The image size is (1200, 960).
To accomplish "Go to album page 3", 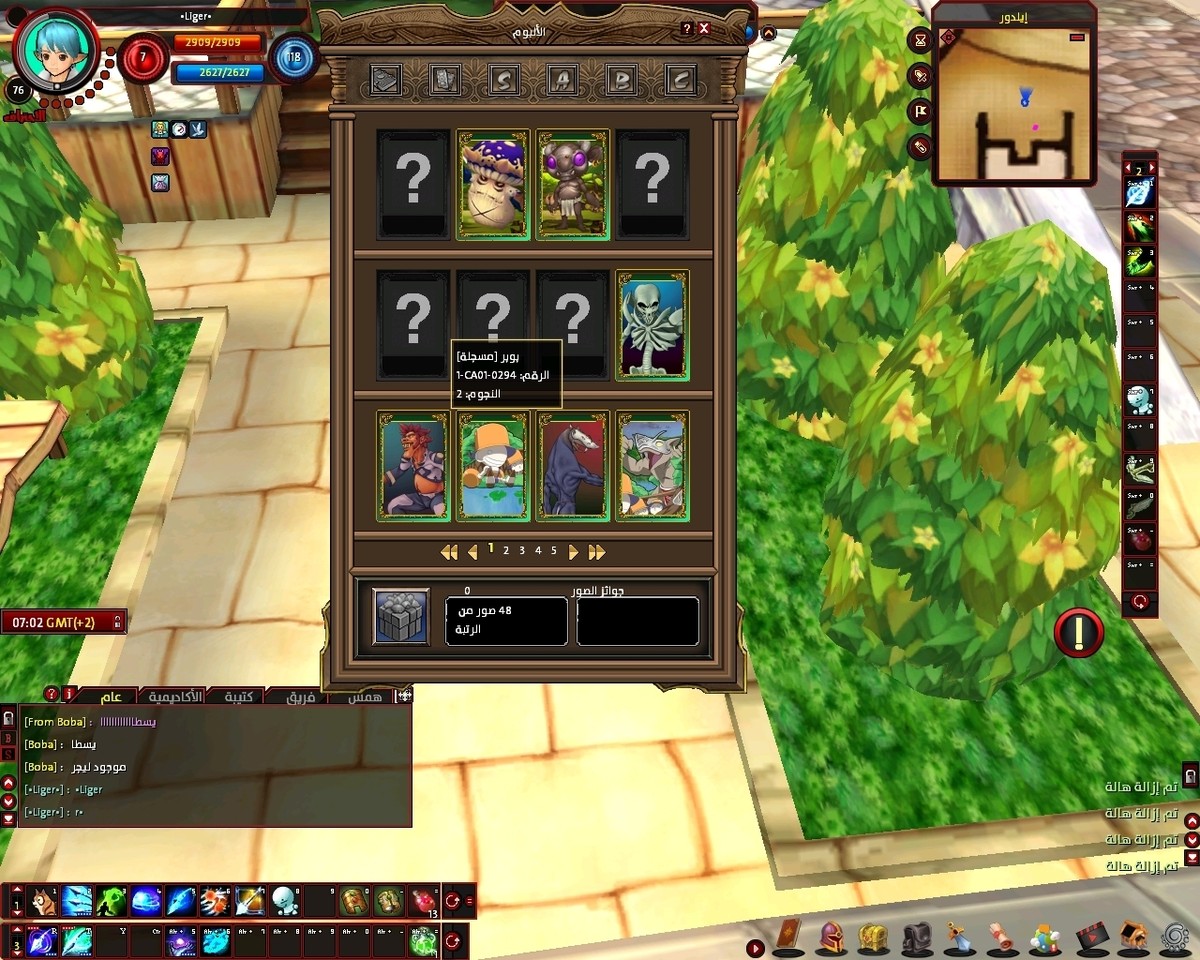I will pyautogui.click(x=522, y=551).
